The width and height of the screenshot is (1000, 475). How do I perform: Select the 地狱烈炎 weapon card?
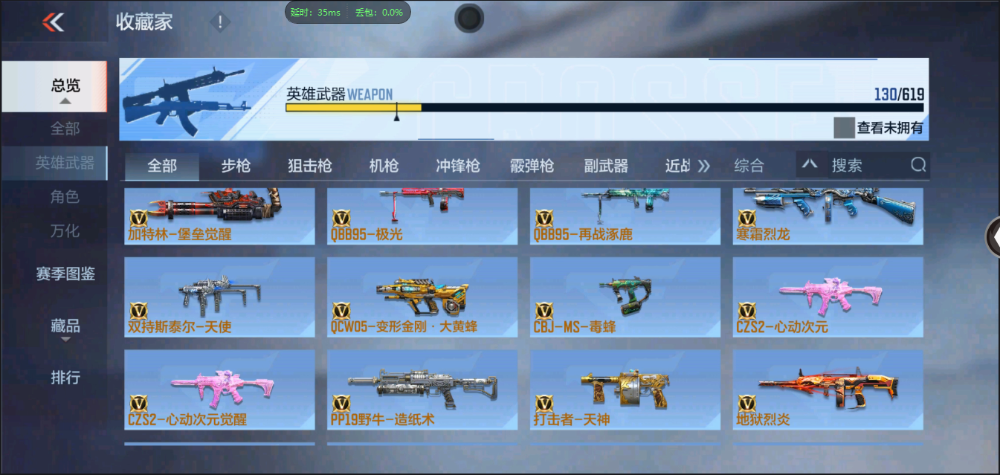[x=828, y=389]
